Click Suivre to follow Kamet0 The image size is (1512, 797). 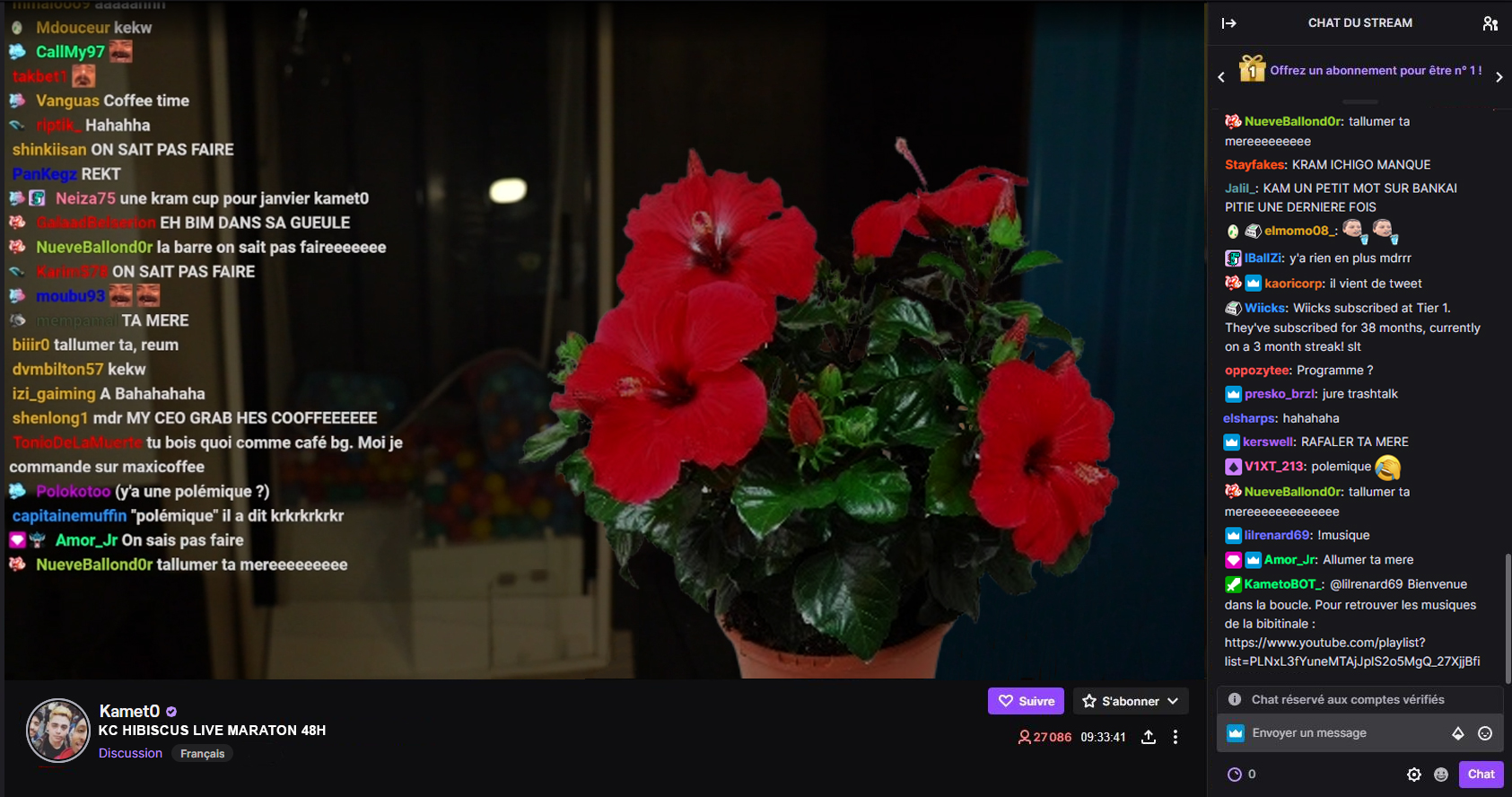[1026, 701]
